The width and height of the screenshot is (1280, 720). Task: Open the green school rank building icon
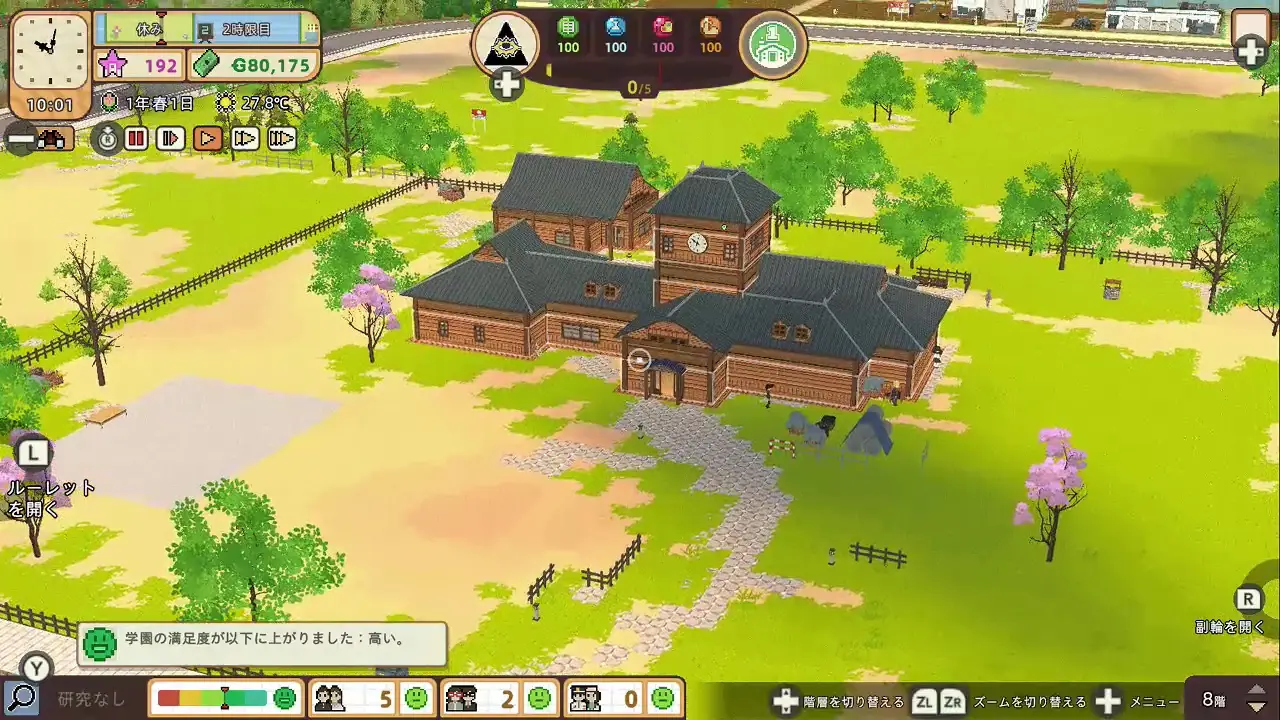coord(773,43)
